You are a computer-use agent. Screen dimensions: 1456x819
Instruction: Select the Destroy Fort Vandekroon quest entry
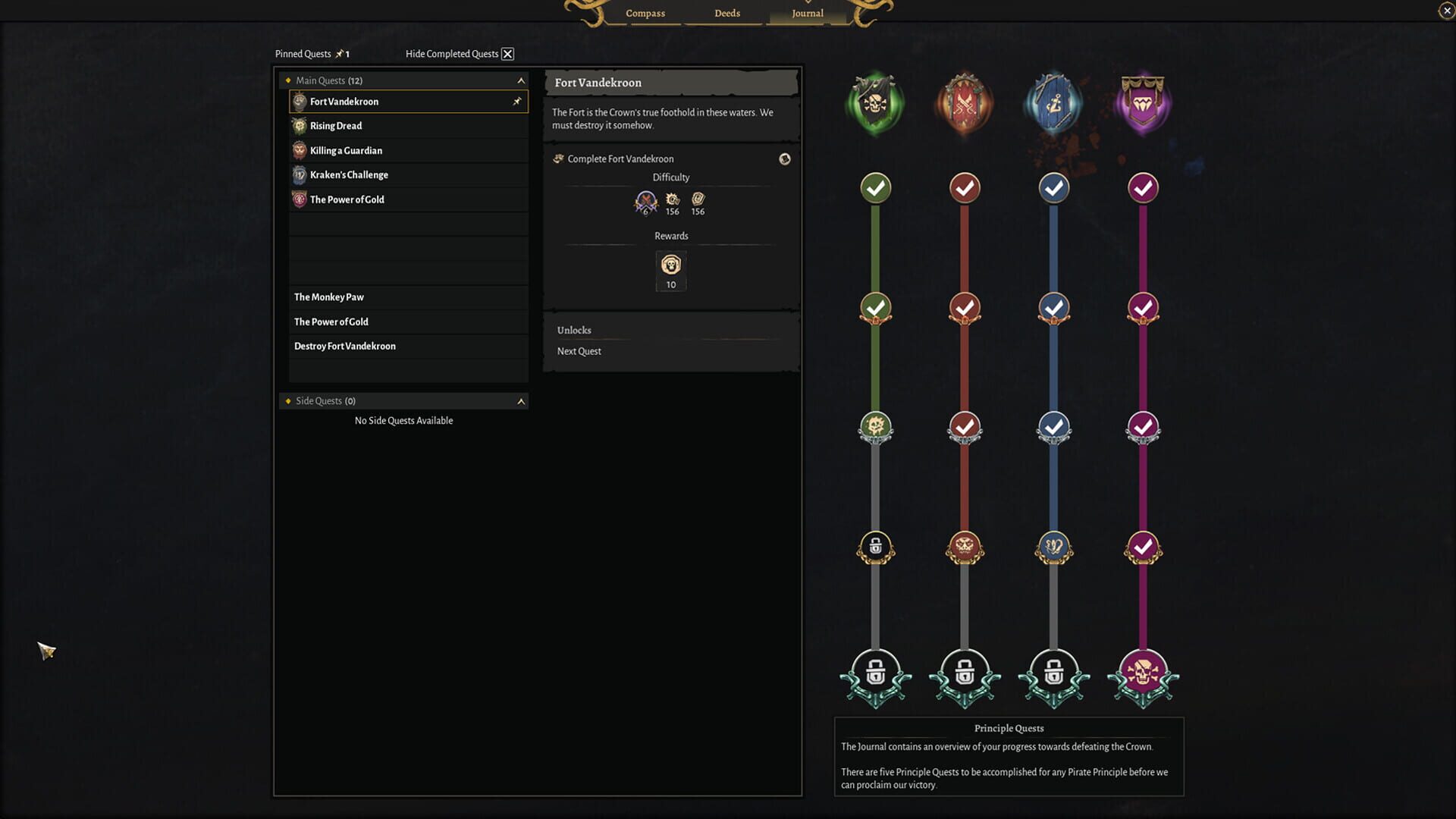click(345, 346)
